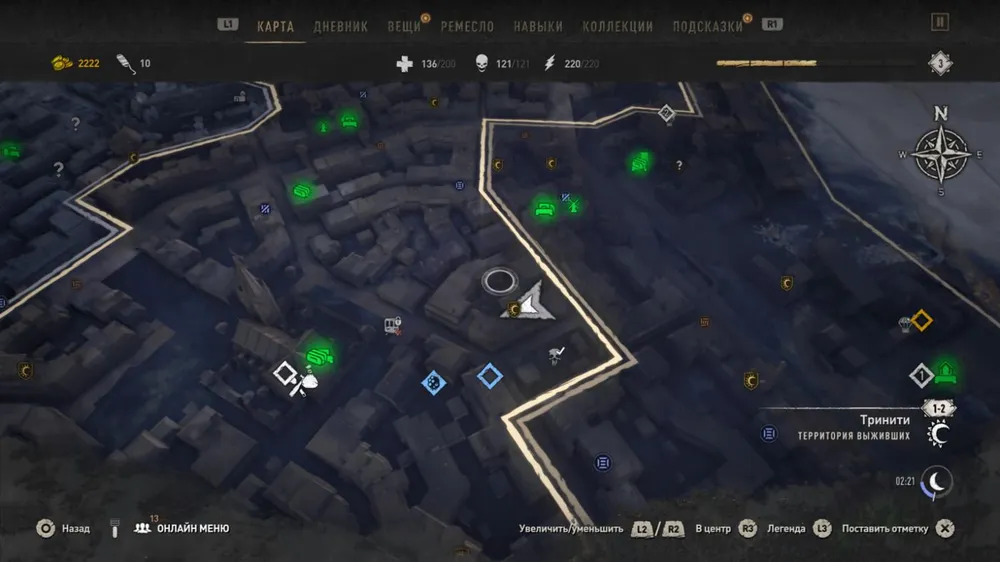The height and width of the screenshot is (562, 1000).
Task: Switch to the Дневник tab
Action: coord(341,27)
